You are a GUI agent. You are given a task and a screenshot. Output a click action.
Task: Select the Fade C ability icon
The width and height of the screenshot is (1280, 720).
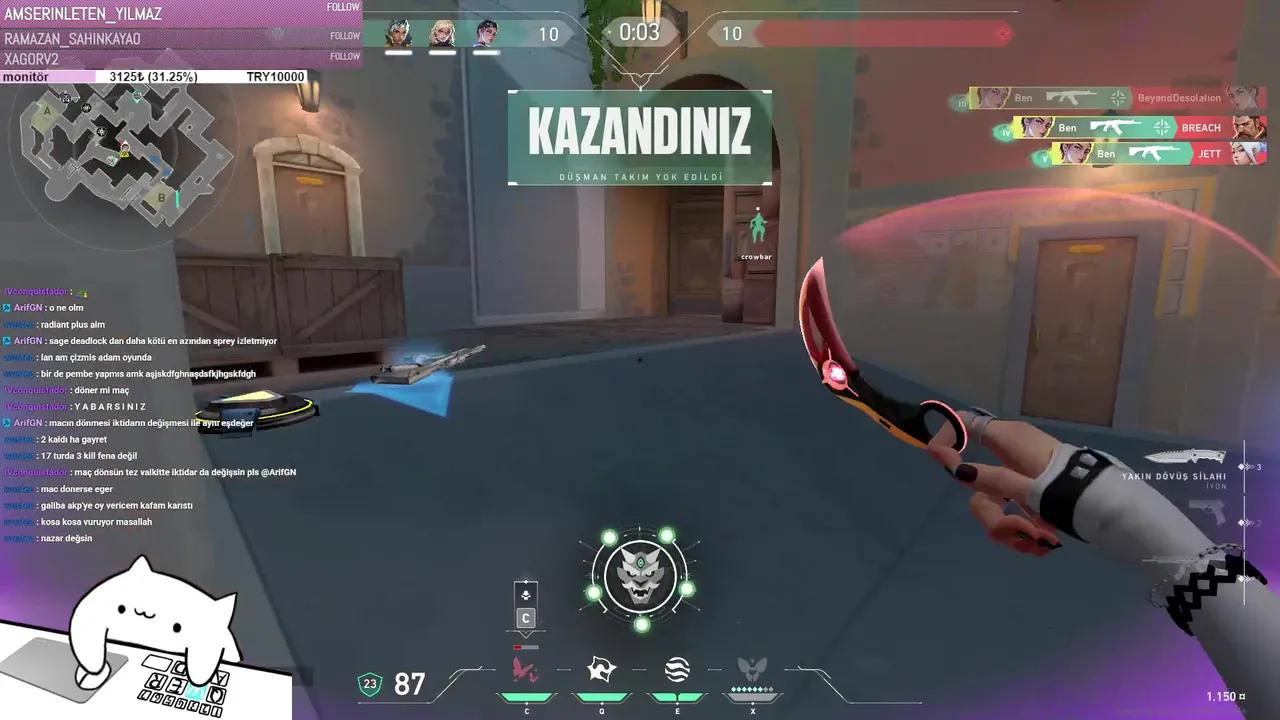tap(525, 668)
